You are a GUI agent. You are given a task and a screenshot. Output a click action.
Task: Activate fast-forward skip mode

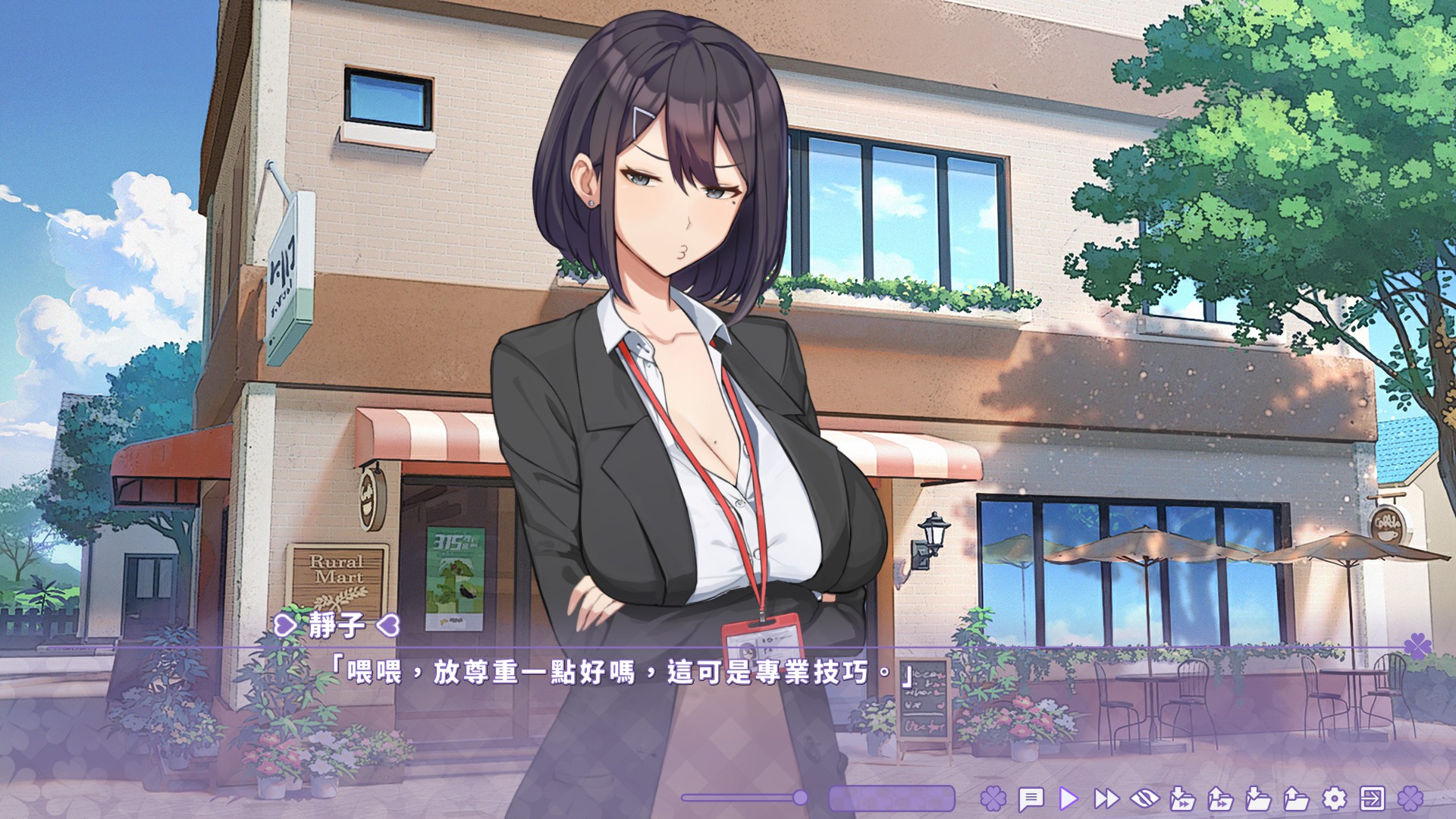1106,799
